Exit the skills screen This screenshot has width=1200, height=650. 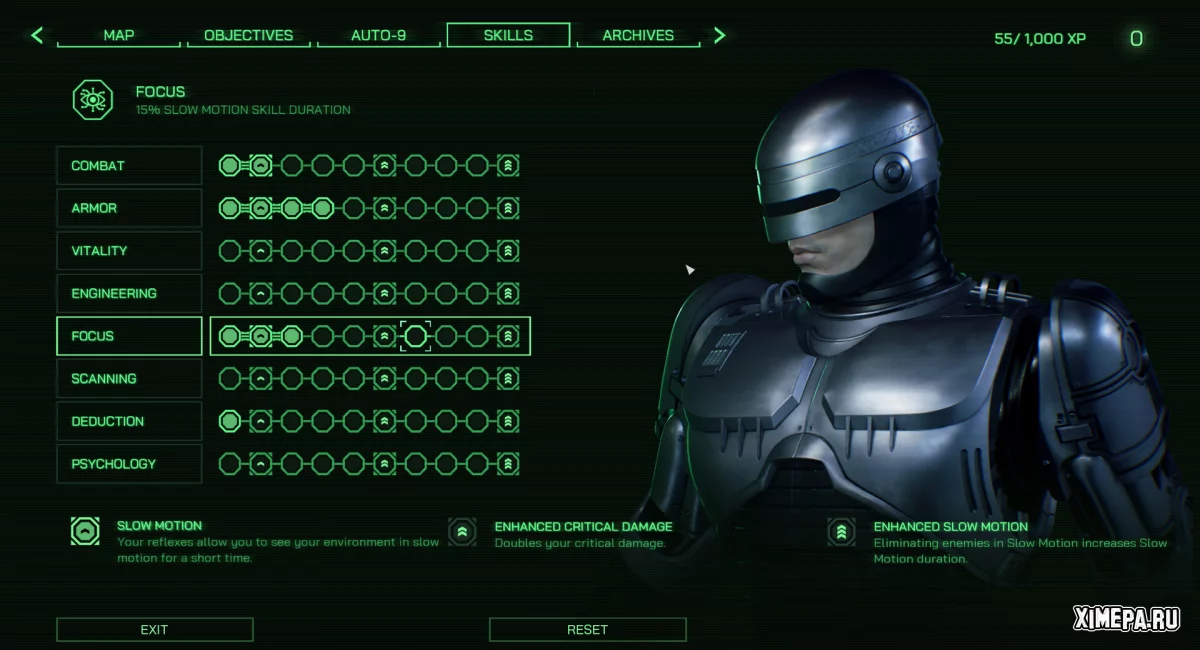[154, 629]
